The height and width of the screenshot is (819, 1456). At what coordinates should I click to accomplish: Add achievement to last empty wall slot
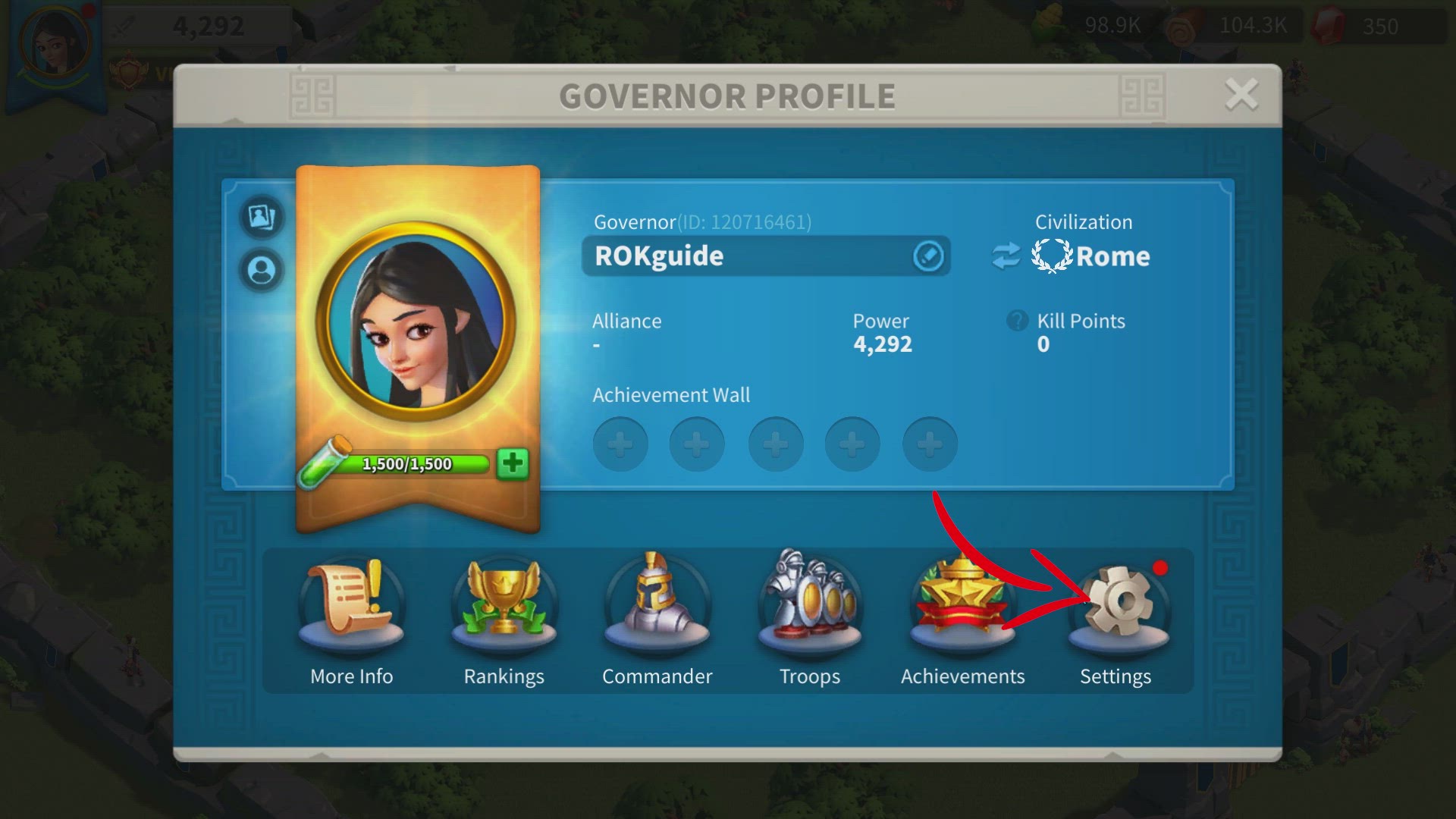click(929, 444)
